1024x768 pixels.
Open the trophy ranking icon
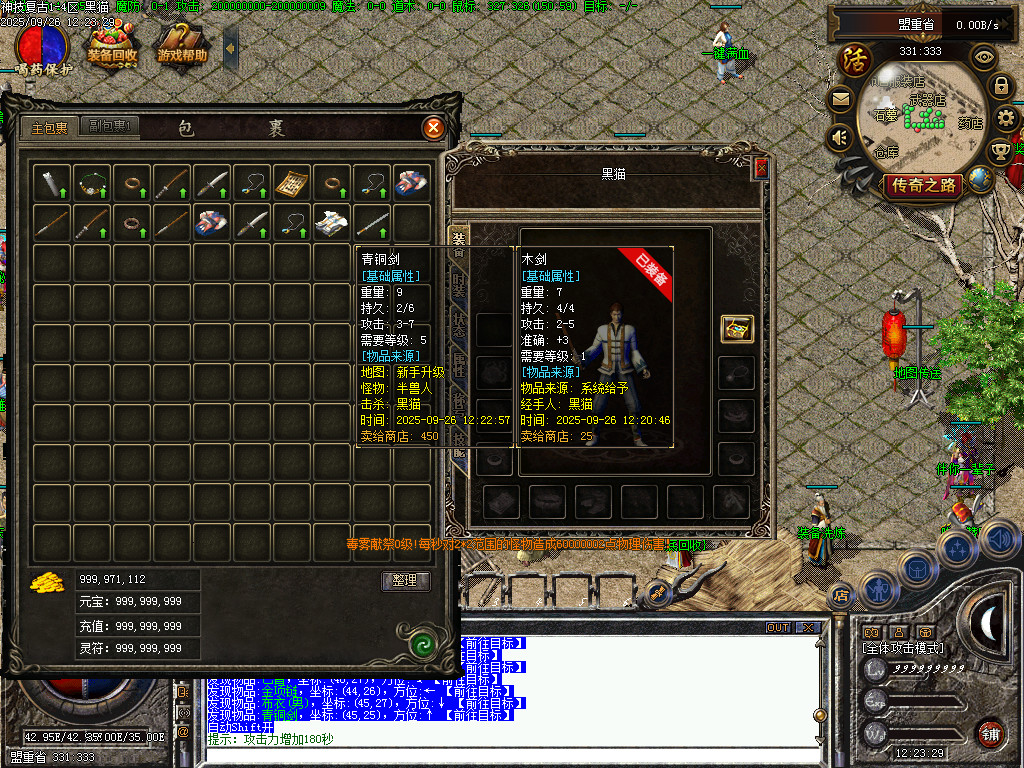(x=1000, y=152)
